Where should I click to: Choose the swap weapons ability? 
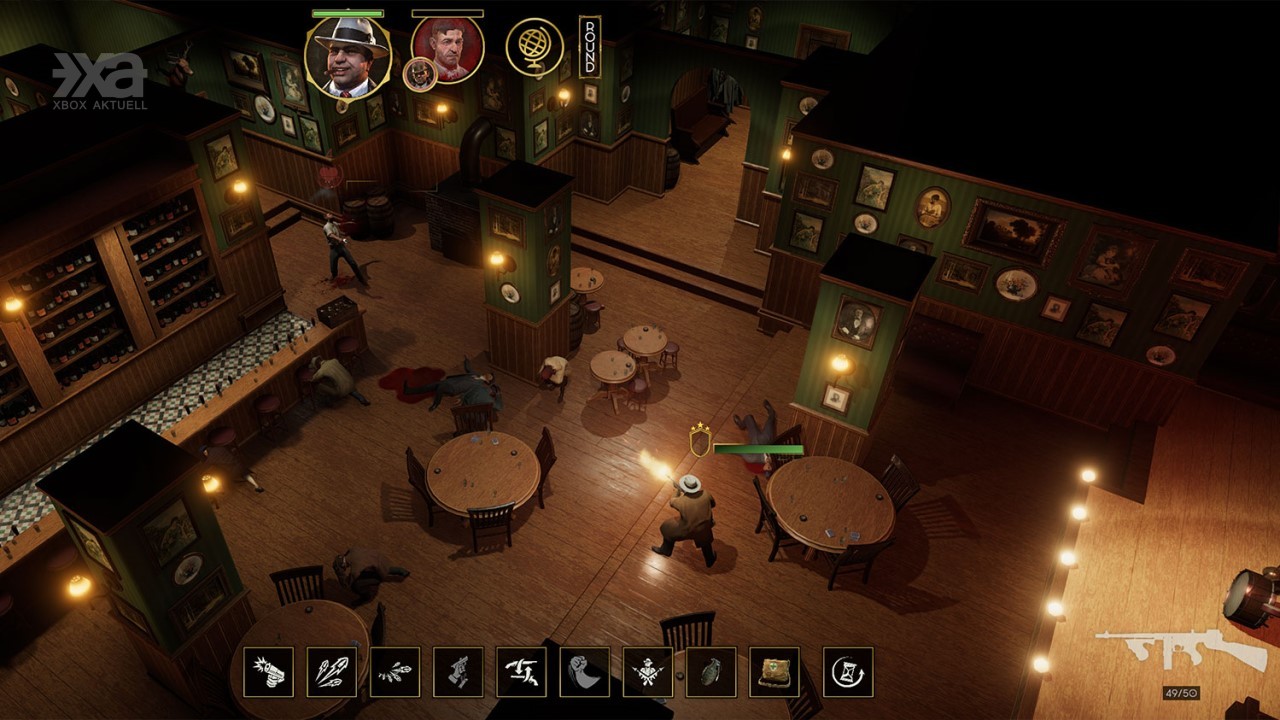coord(521,672)
